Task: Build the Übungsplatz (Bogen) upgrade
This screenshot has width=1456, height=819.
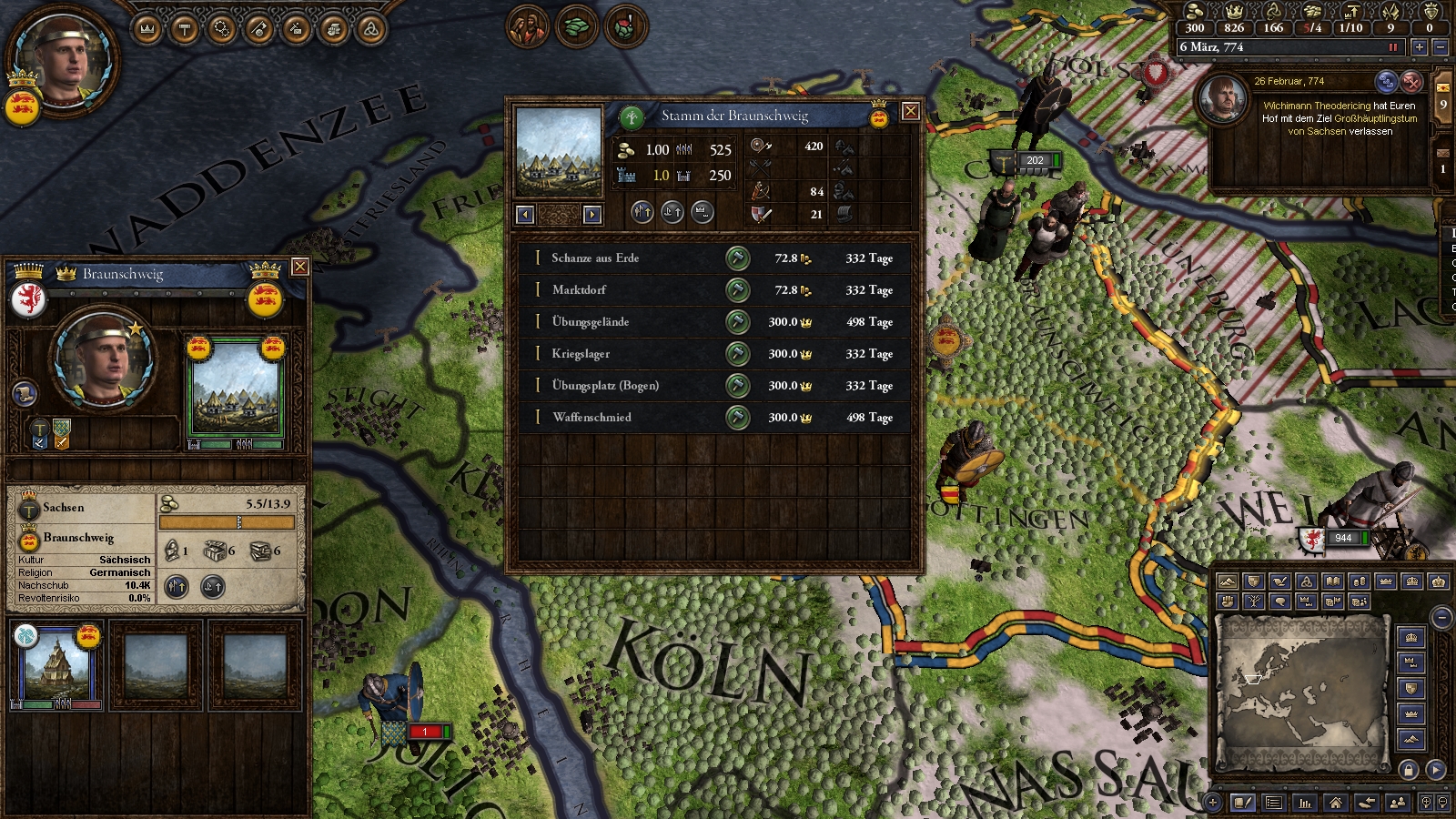Action: tap(737, 386)
